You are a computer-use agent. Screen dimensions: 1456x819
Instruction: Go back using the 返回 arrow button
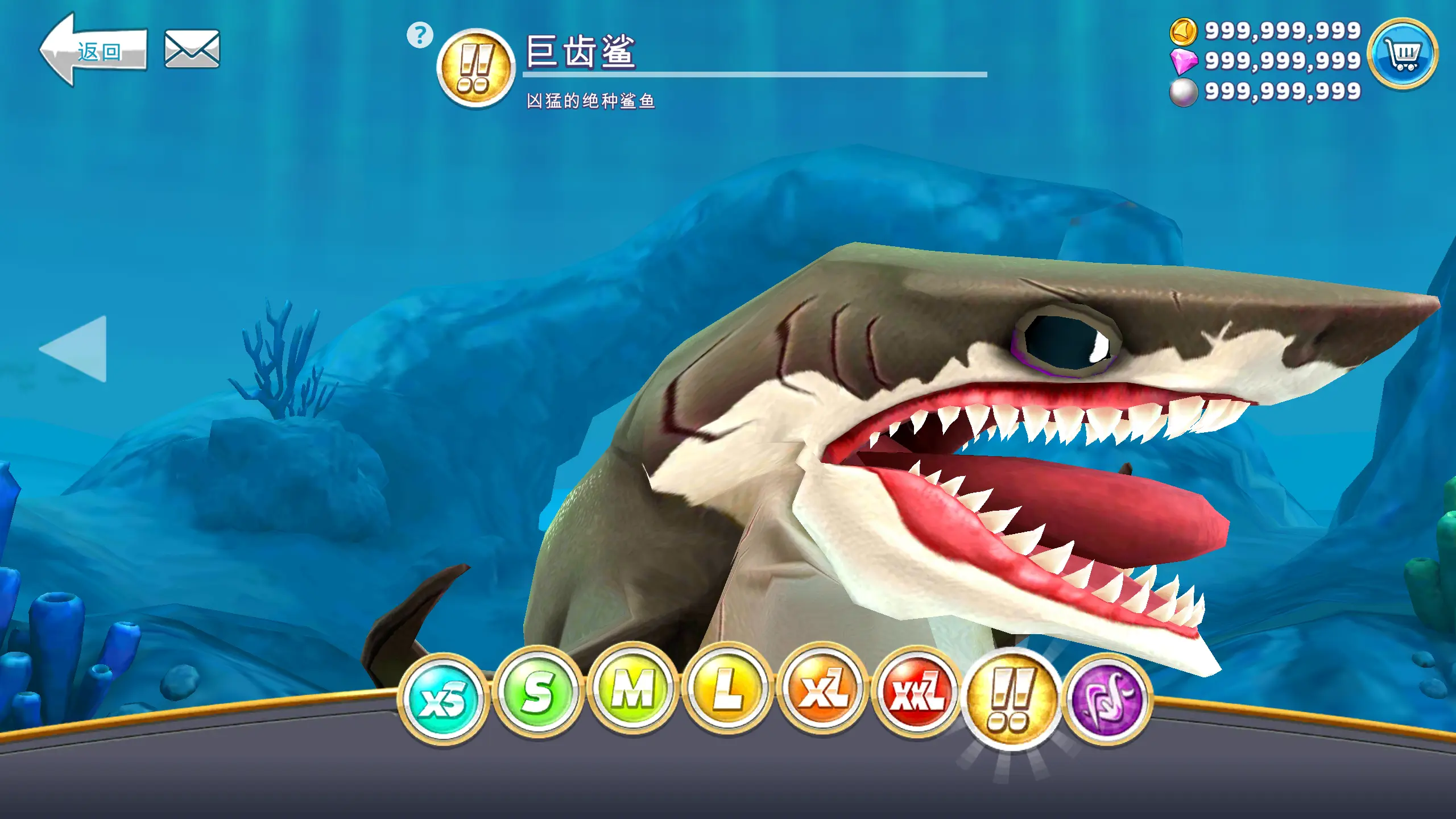pyautogui.click(x=93, y=51)
